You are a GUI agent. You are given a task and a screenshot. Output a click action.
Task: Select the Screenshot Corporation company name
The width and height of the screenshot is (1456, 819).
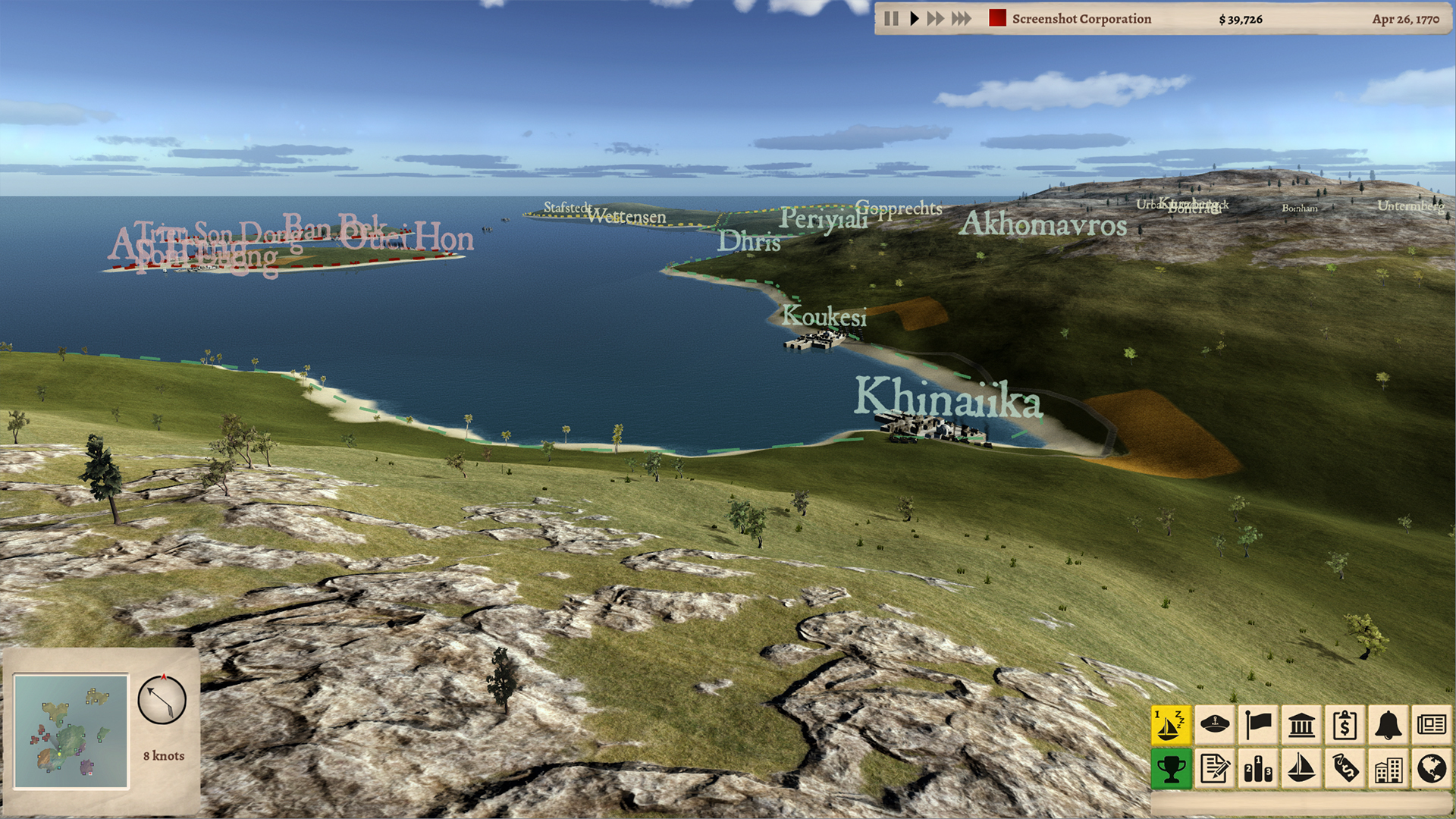tap(1081, 19)
